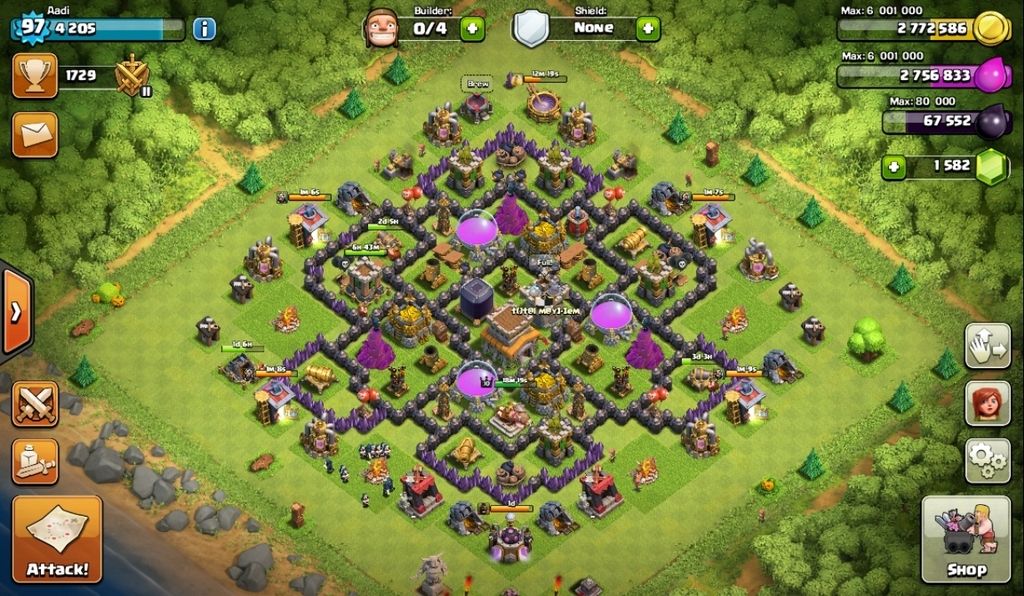
Task: Open the settings gears button
Action: (x=987, y=460)
